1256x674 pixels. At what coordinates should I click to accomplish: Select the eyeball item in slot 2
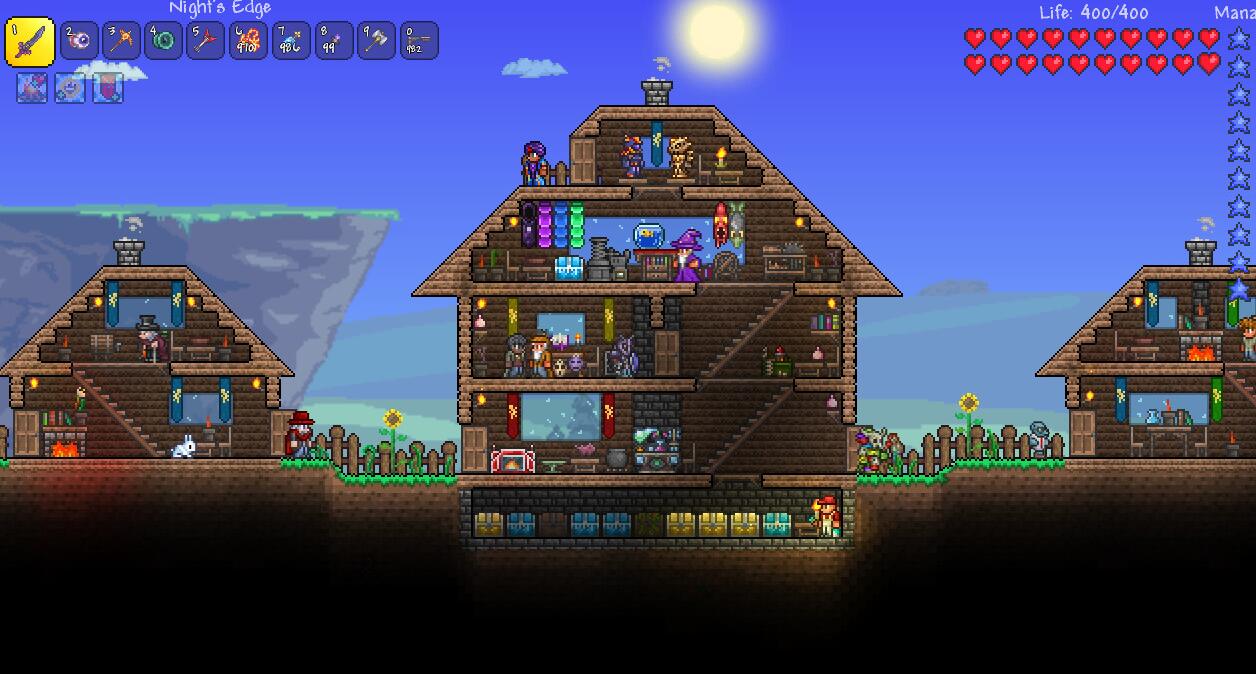tap(79, 41)
